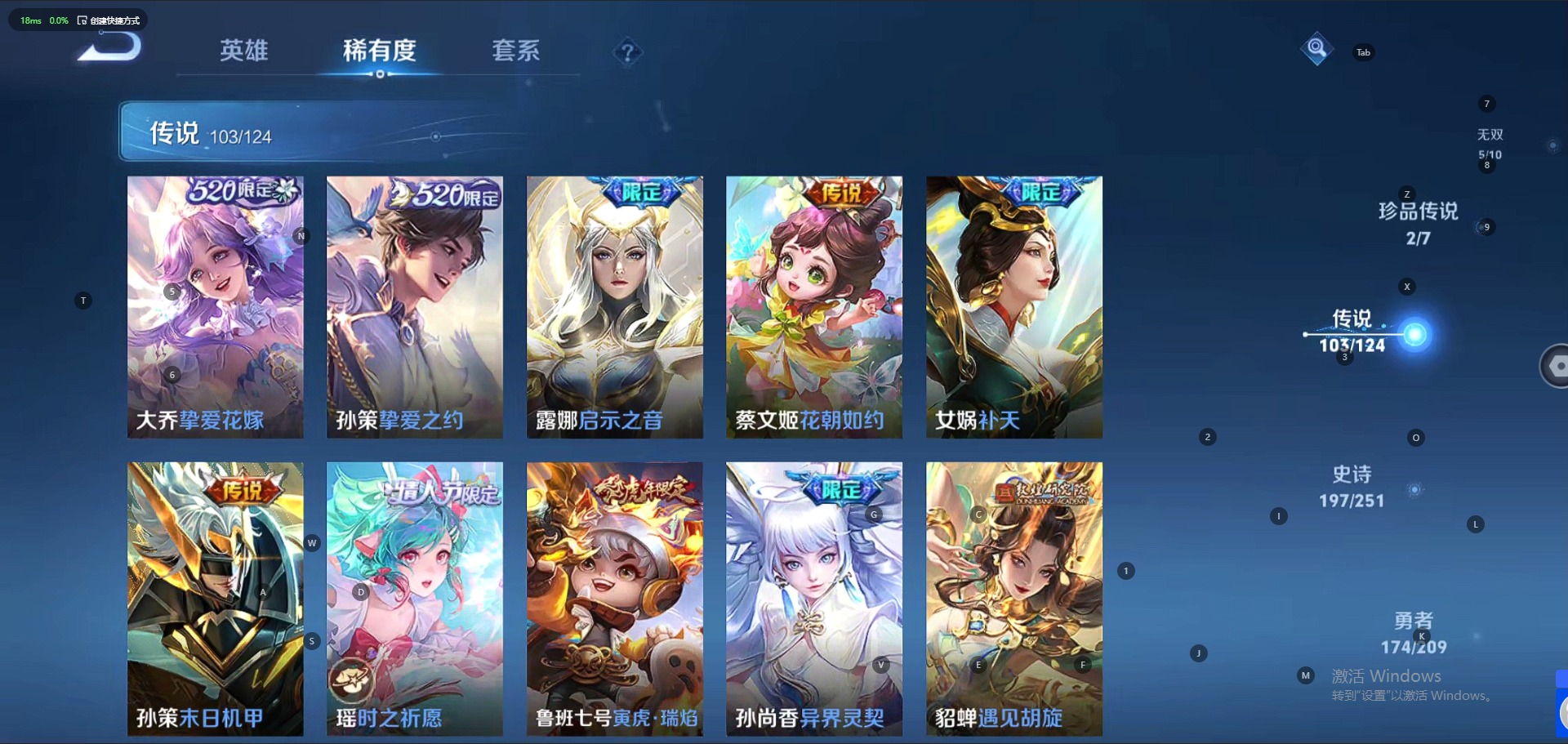Choose the 孙策挚爱之约 skin card
Screen dimensions: 1568x744
click(415, 307)
